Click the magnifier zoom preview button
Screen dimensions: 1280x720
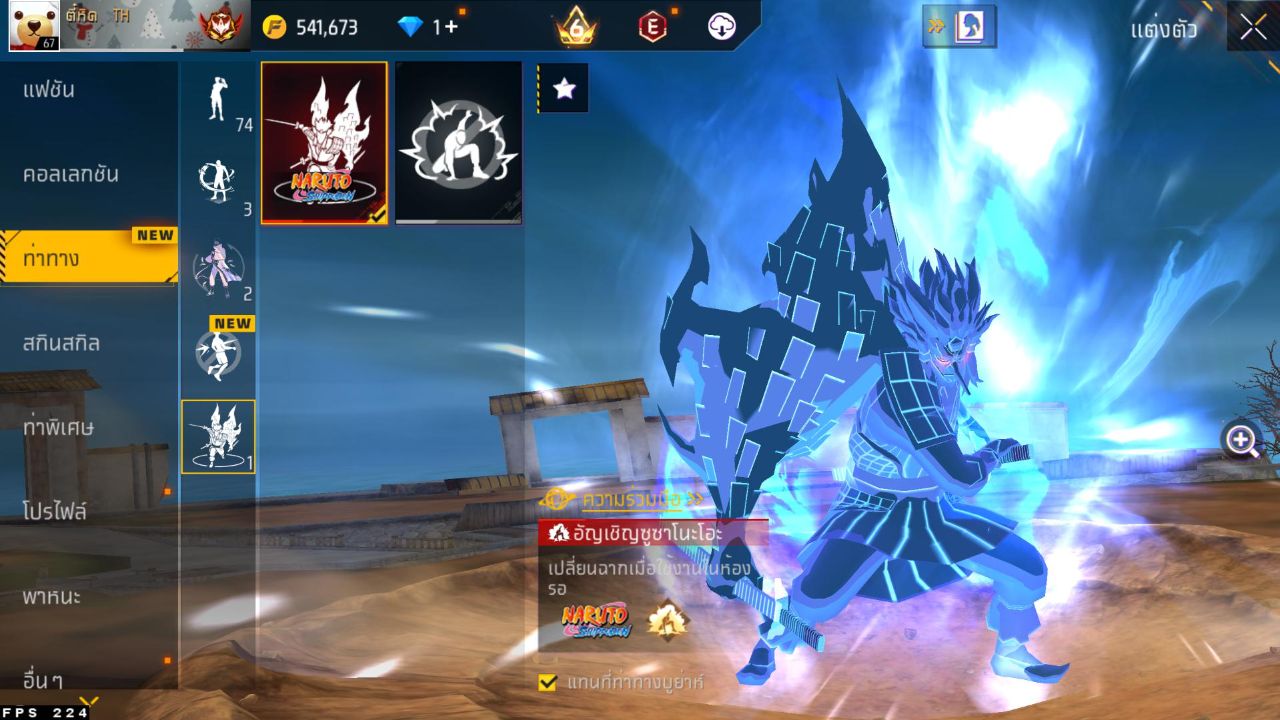1242,440
